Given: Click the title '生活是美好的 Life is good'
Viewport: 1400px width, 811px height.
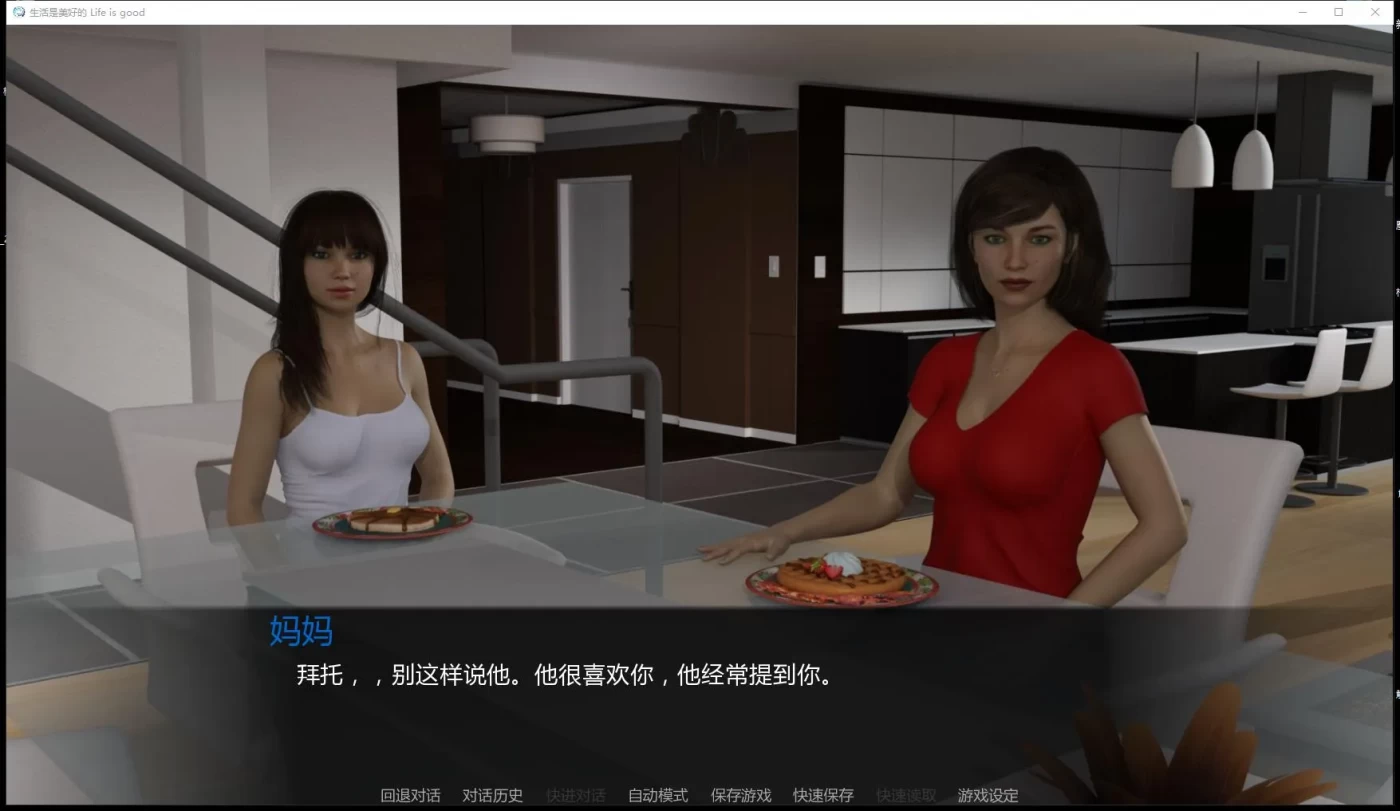Looking at the screenshot, I should pos(88,11).
